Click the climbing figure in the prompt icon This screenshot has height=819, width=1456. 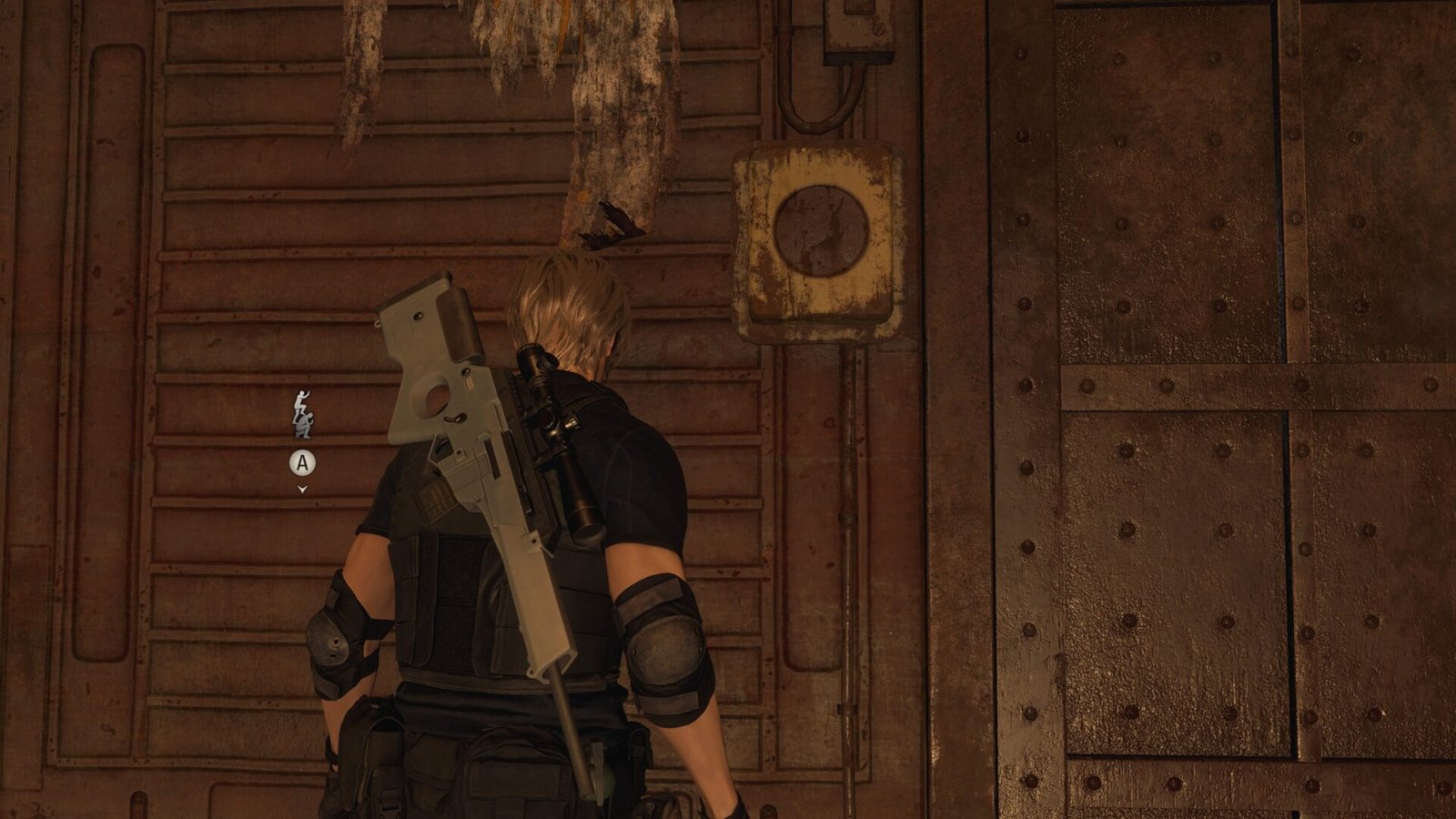[x=300, y=400]
